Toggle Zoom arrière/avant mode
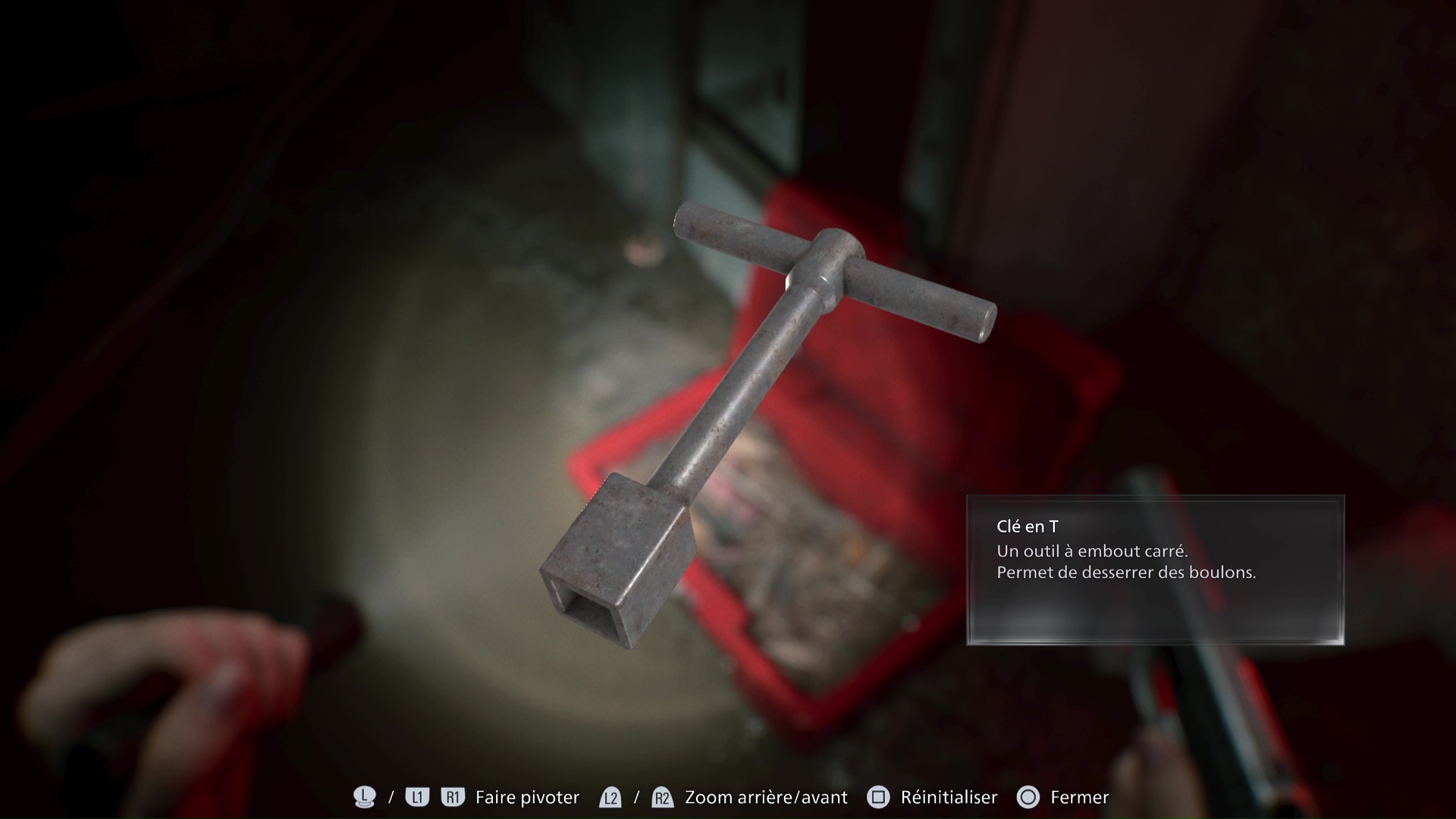The image size is (1456, 819). [x=764, y=797]
